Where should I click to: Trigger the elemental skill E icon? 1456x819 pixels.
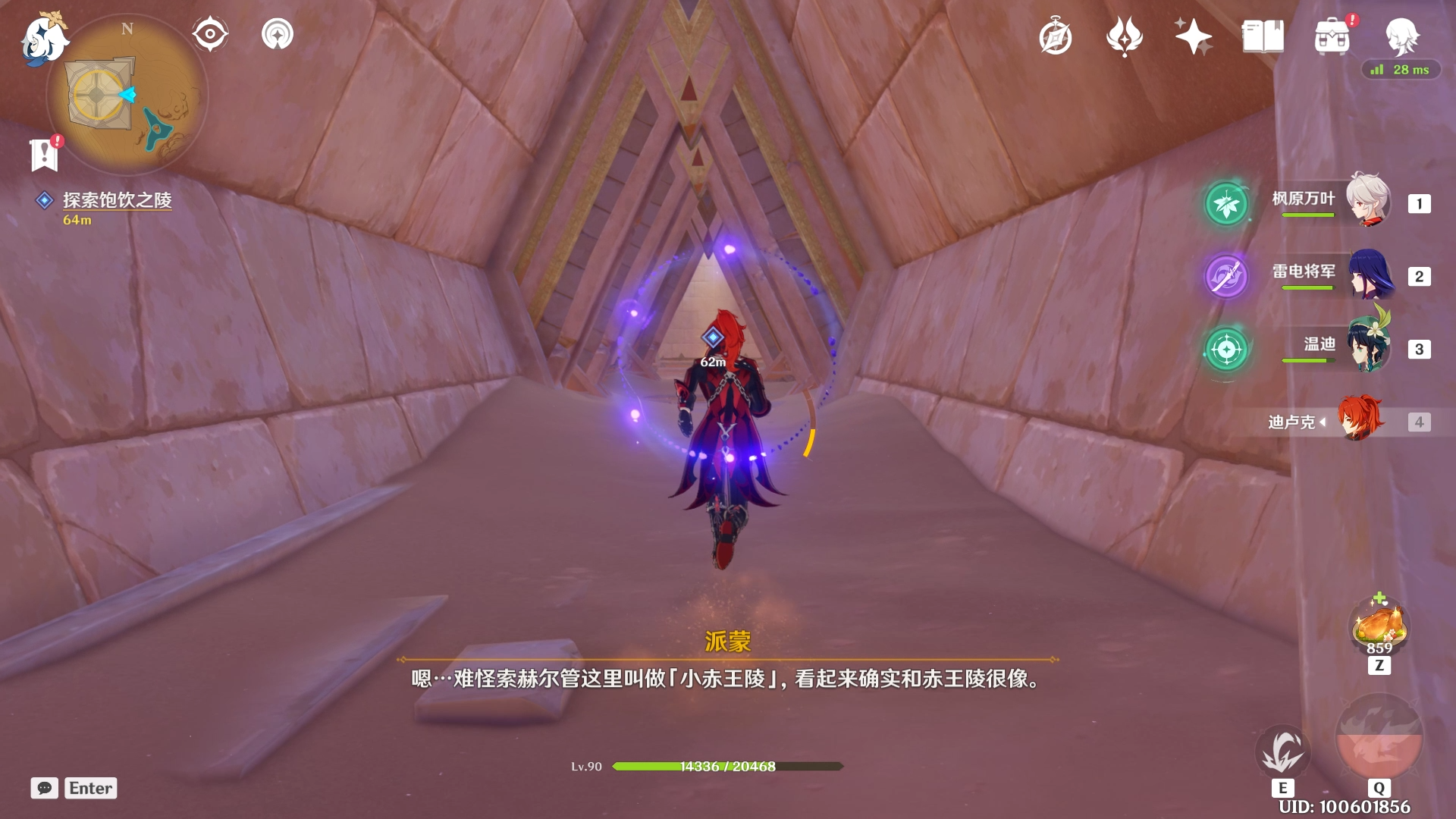click(1285, 751)
